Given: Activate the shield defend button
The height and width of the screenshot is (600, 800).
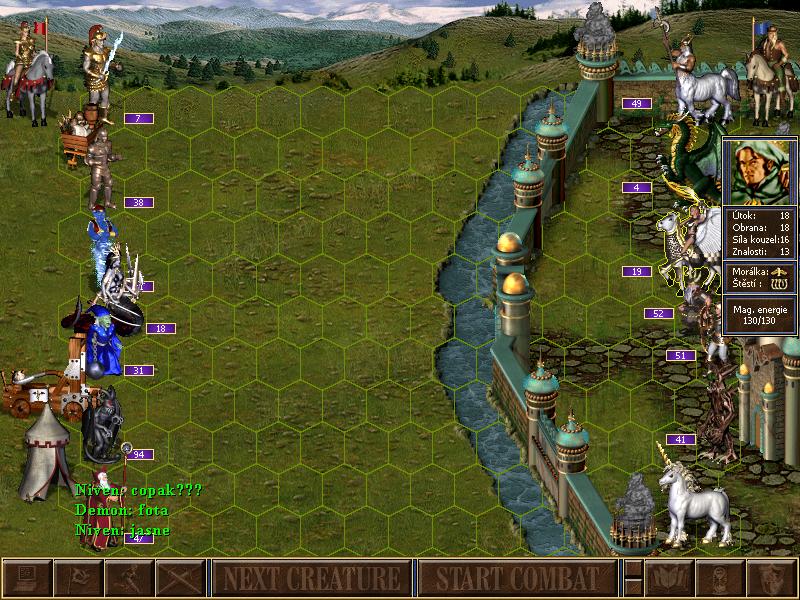Looking at the screenshot, I should click(772, 578).
